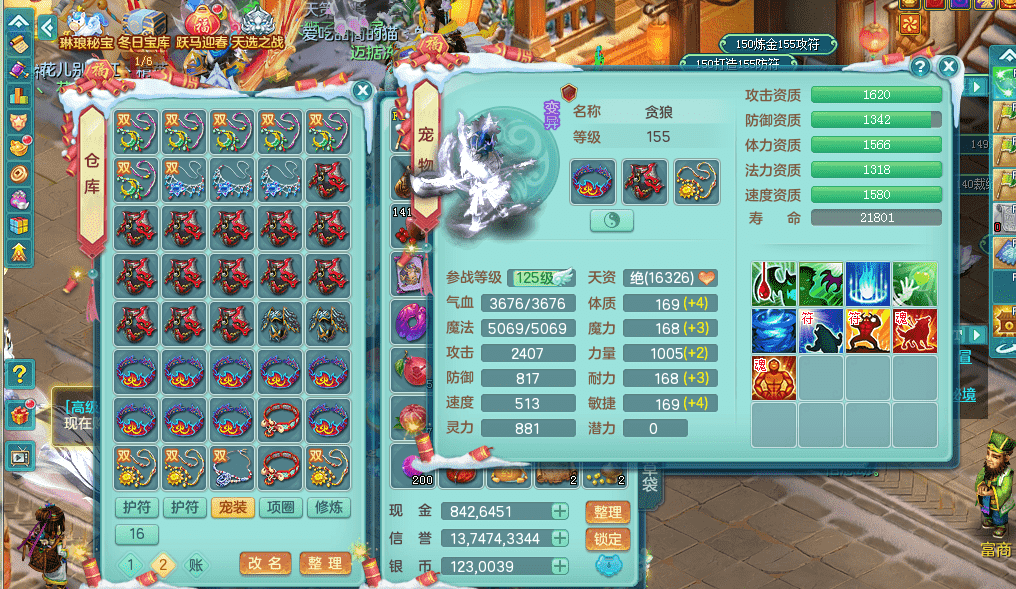Click the plus button beside 现金
Image resolution: width=1016 pixels, height=589 pixels.
[x=560, y=512]
